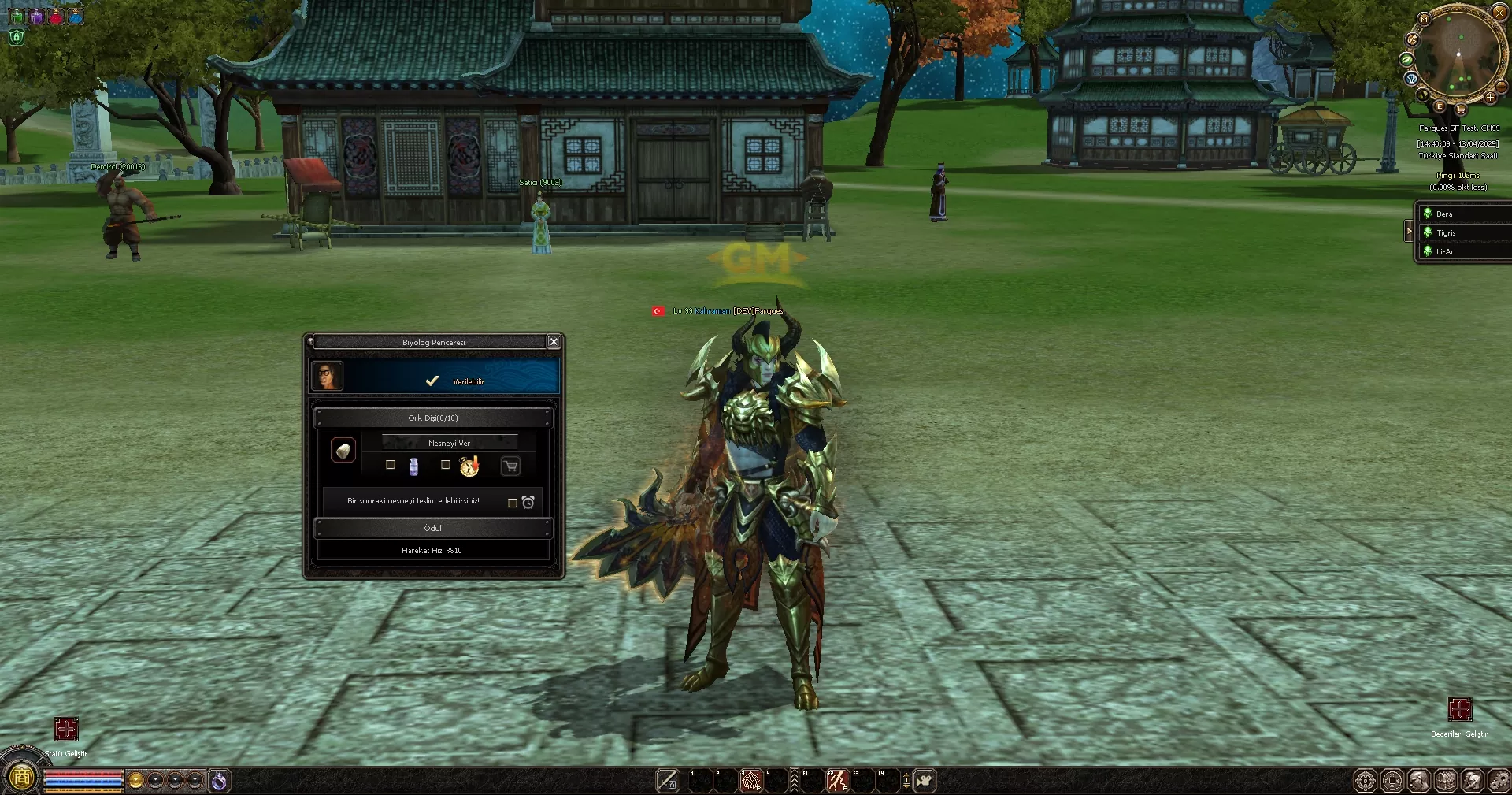
Task: Click the biologist portrait thumbnail
Action: 328,376
